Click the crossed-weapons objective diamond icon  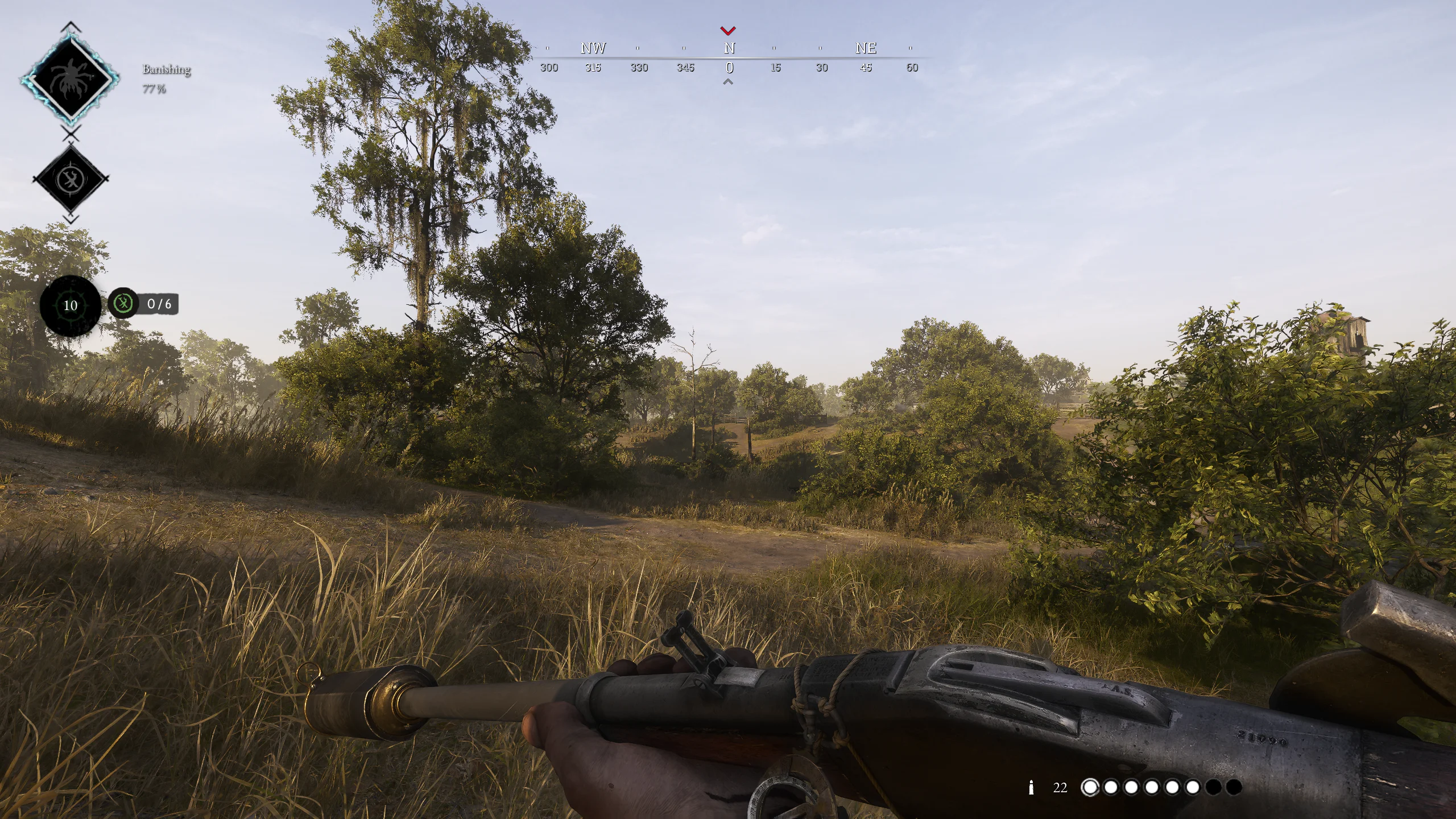71,176
